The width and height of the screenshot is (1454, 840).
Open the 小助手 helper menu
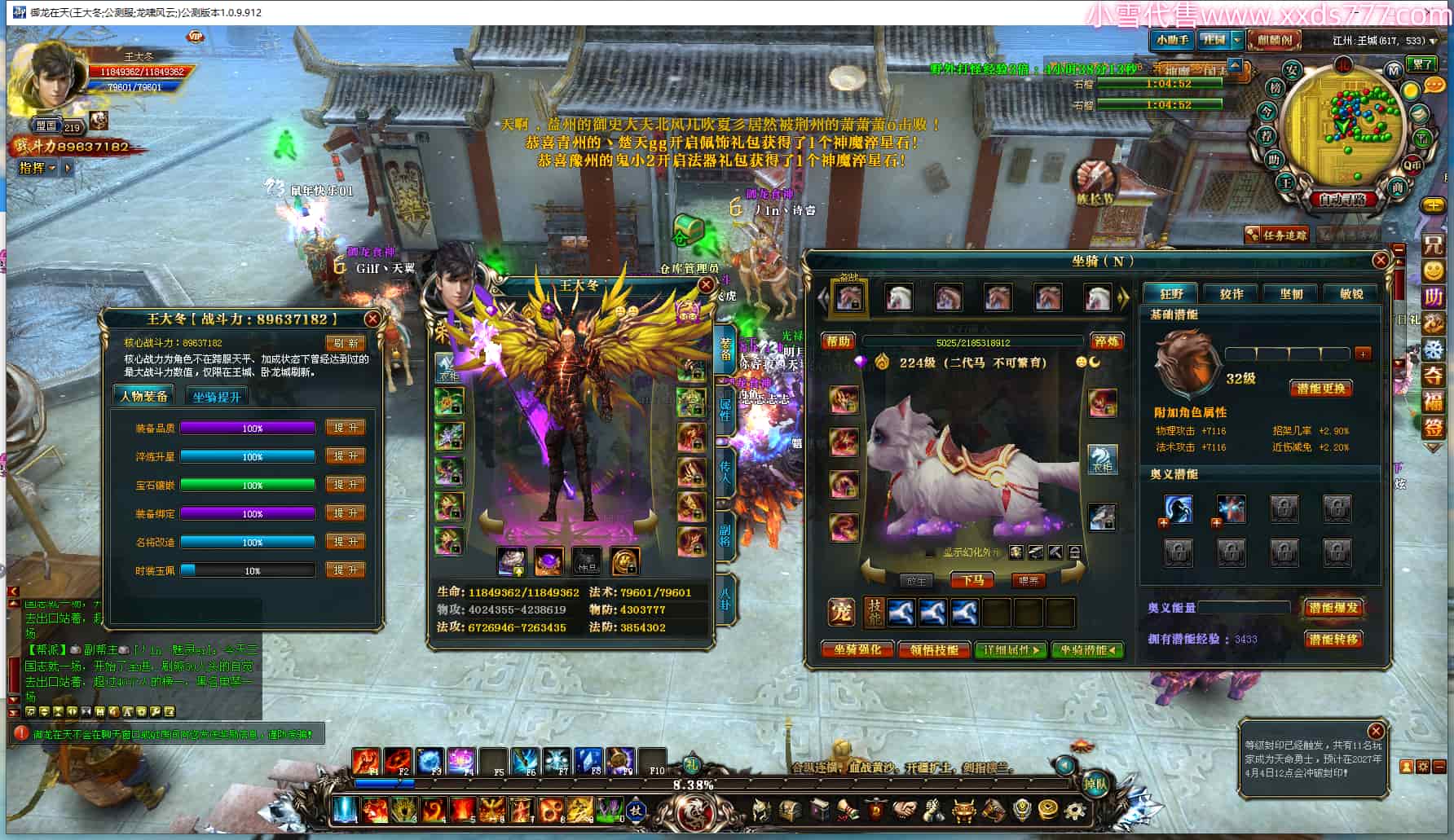pos(1172,40)
